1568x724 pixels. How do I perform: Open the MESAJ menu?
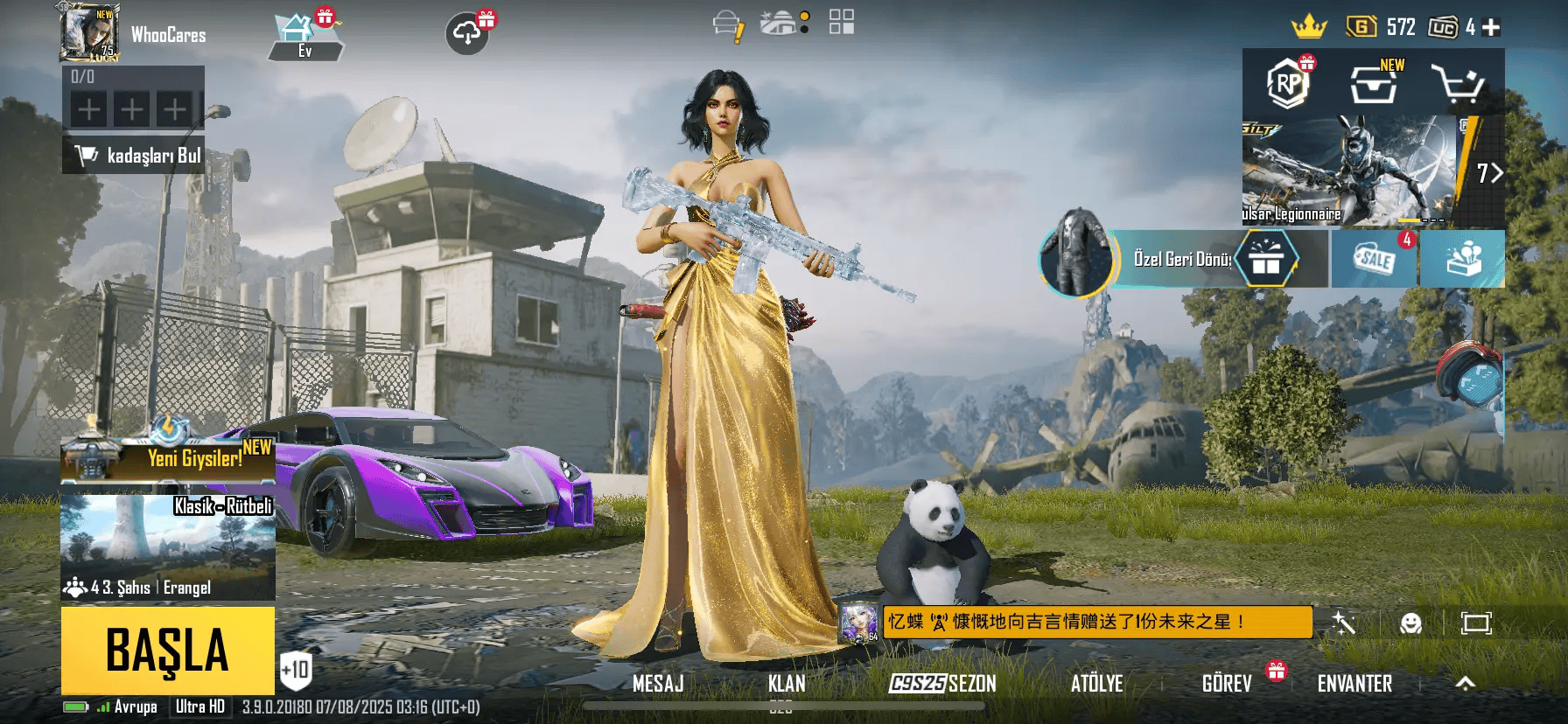point(658,684)
